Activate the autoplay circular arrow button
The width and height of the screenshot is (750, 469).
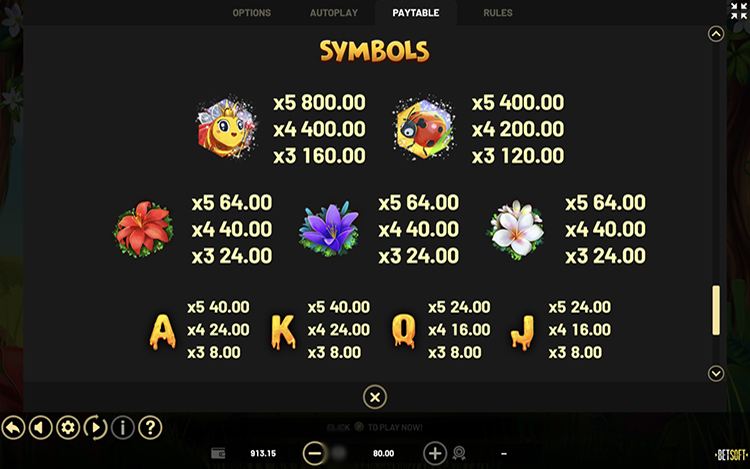pyautogui.click(x=96, y=428)
